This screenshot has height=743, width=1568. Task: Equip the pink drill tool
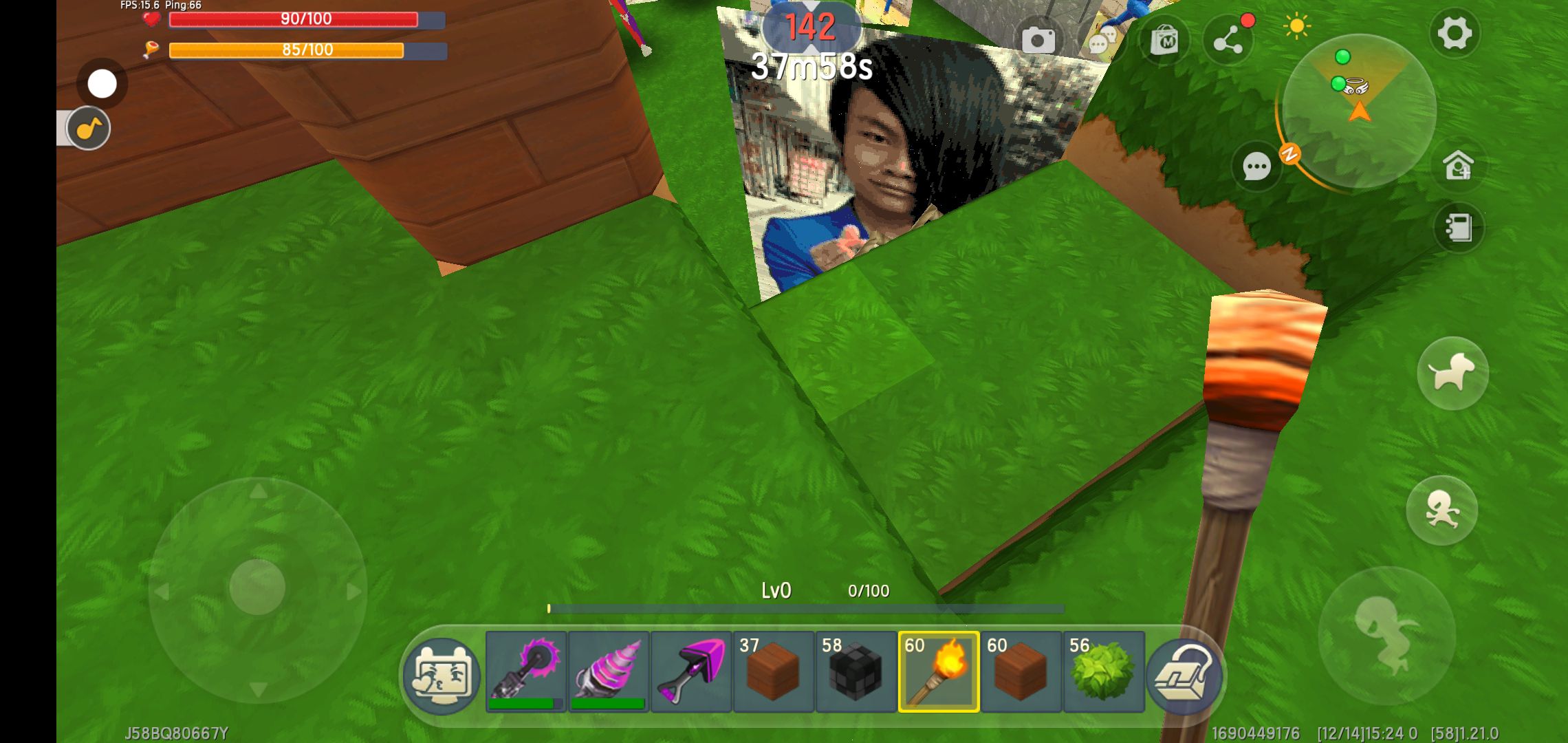pyautogui.click(x=609, y=671)
